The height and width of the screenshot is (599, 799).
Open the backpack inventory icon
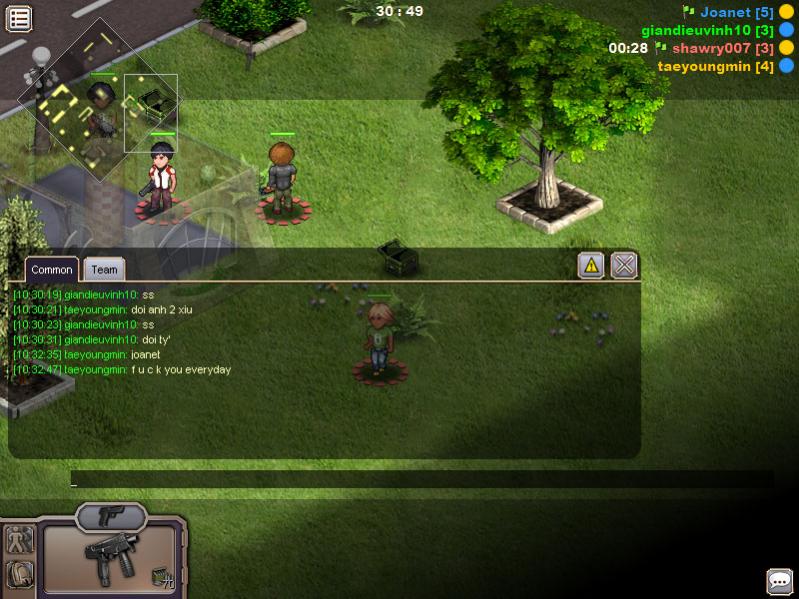pyautogui.click(x=20, y=574)
